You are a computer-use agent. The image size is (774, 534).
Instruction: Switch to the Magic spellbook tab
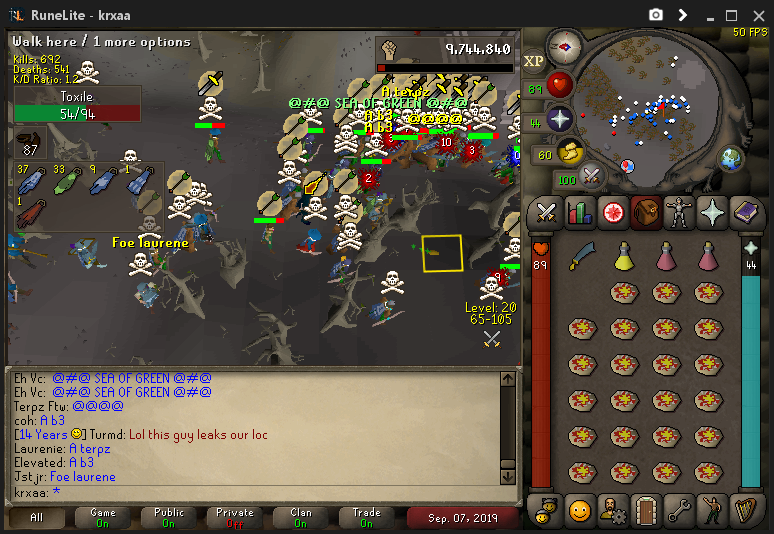pyautogui.click(x=746, y=213)
